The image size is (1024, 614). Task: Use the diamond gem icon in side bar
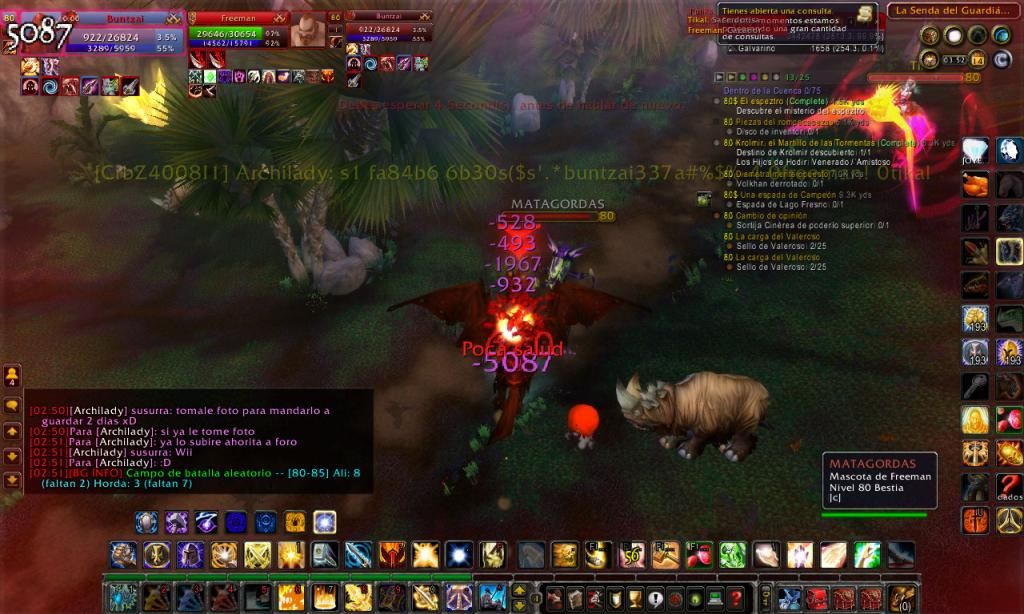coord(976,151)
